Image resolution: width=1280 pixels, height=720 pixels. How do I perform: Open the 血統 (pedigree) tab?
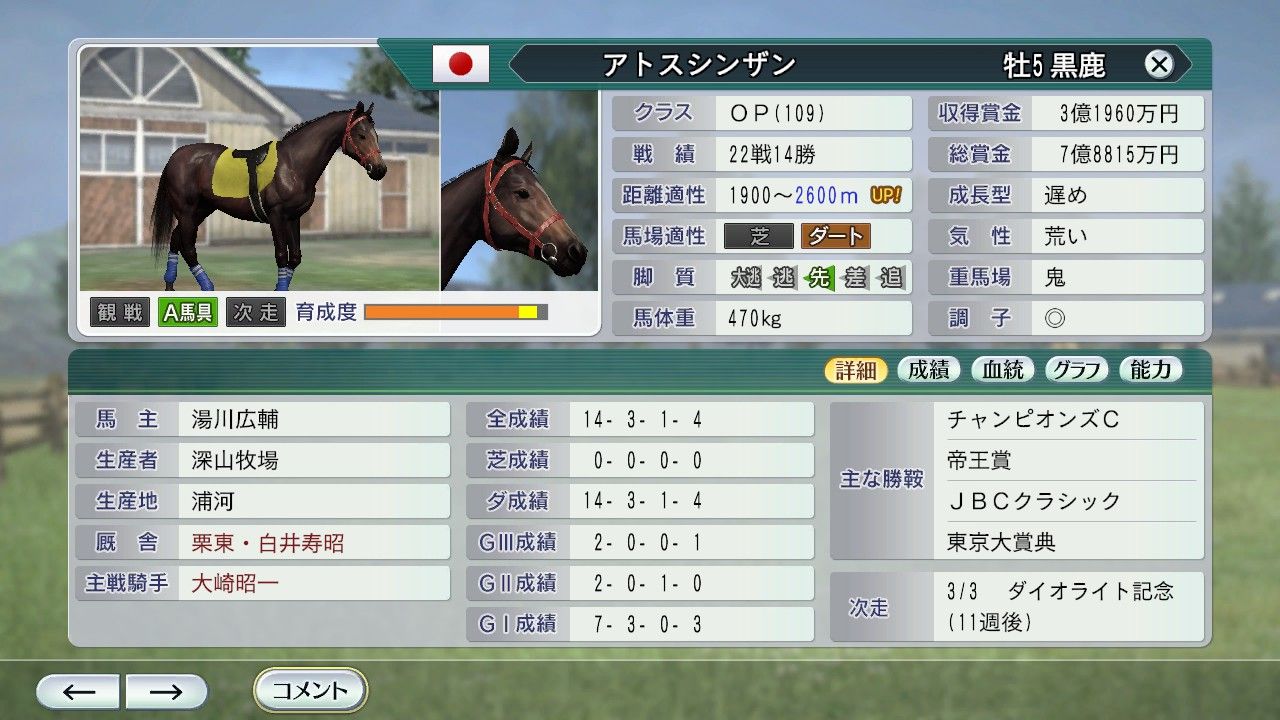tap(1002, 368)
